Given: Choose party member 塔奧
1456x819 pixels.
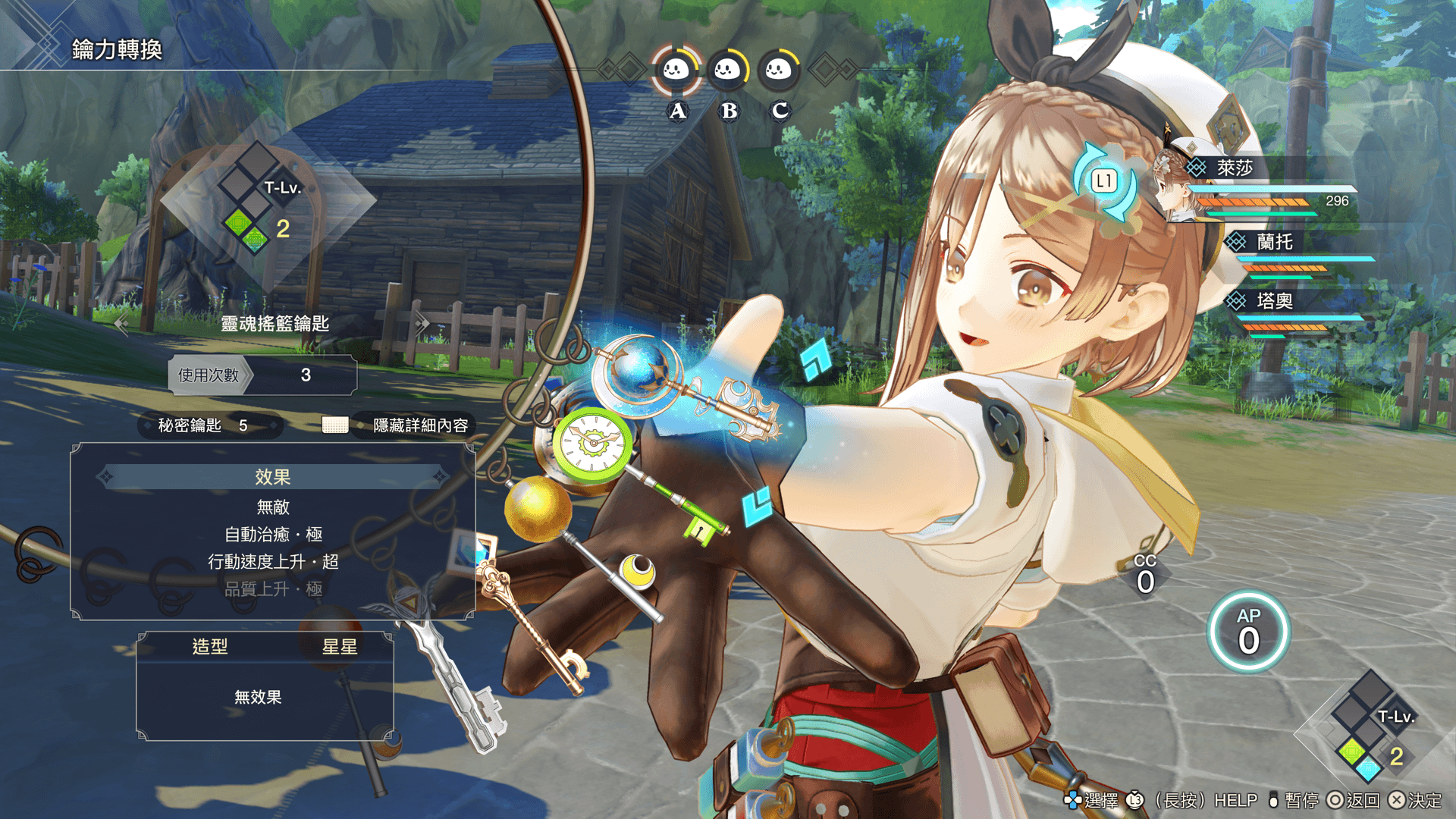Looking at the screenshot, I should click(1274, 301).
